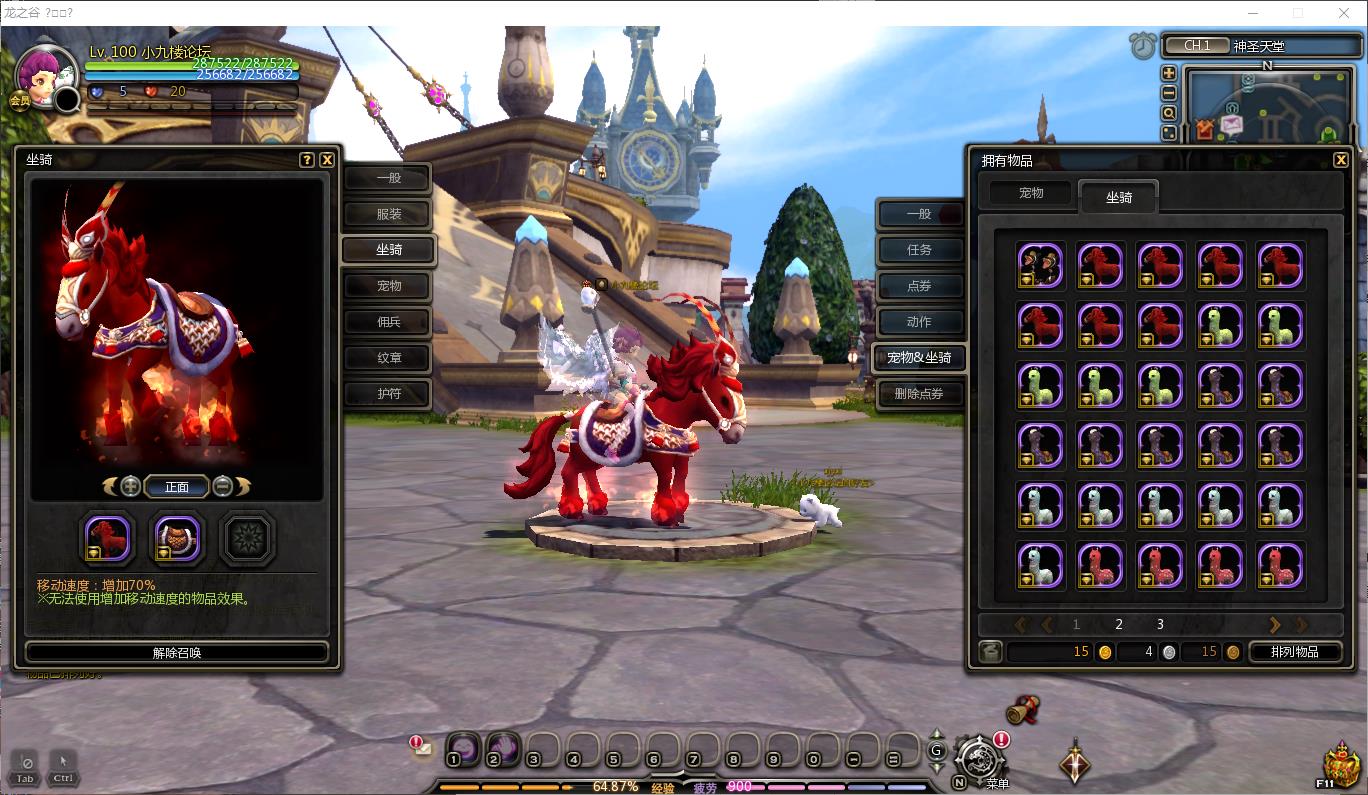
Task: Open the 任务 inventory category
Action: [x=918, y=250]
